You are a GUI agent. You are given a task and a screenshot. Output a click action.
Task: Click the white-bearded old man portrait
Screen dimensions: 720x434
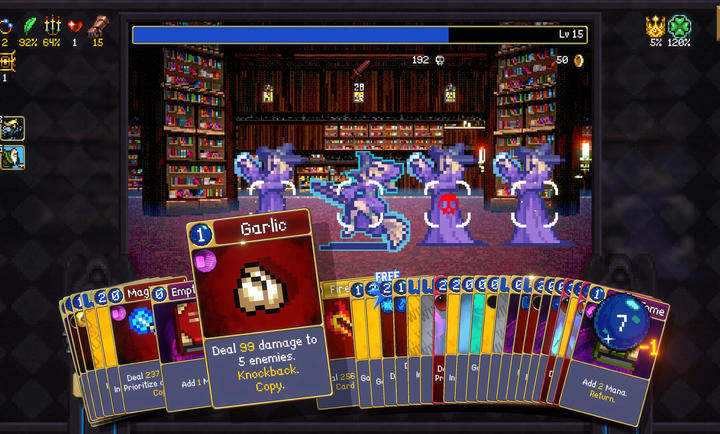tap(13, 157)
